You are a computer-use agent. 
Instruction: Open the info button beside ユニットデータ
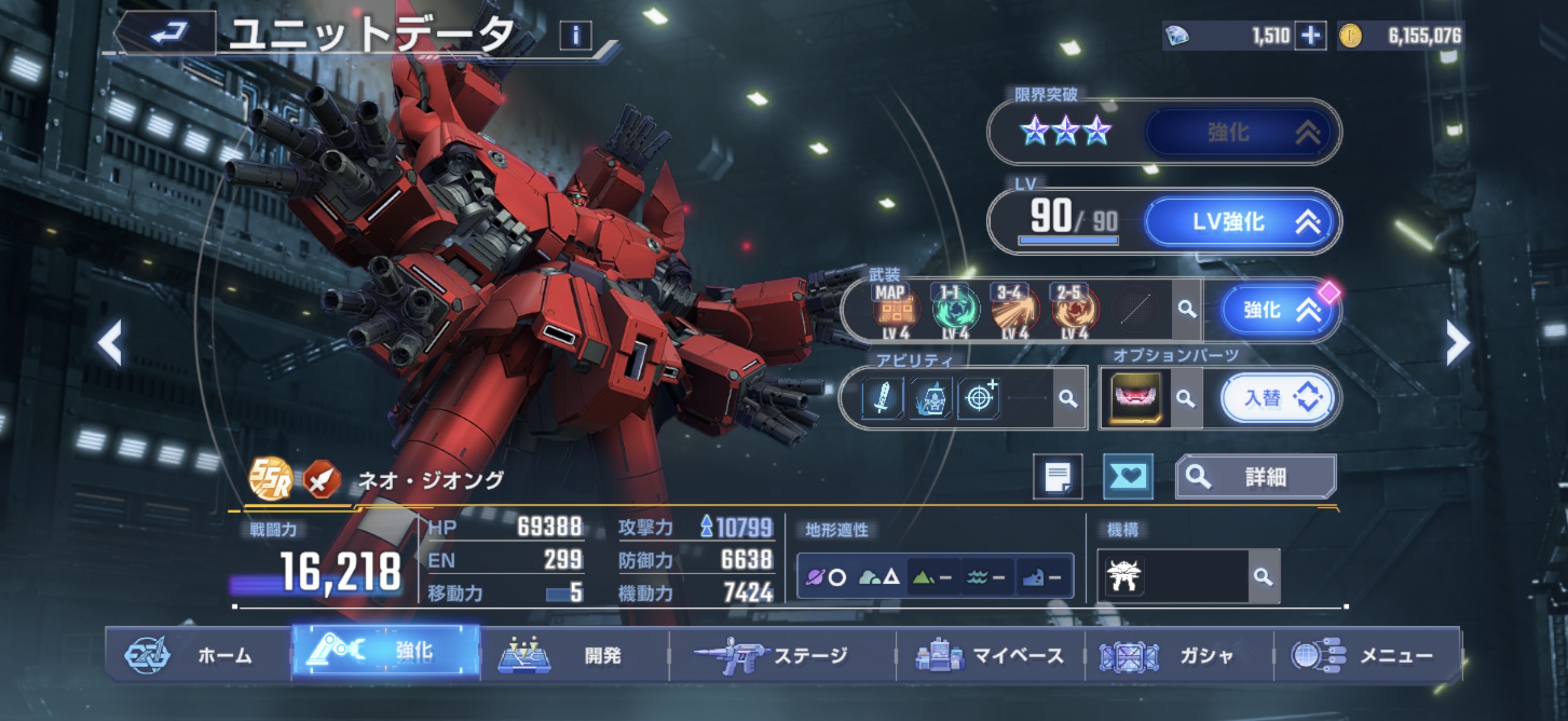click(575, 36)
